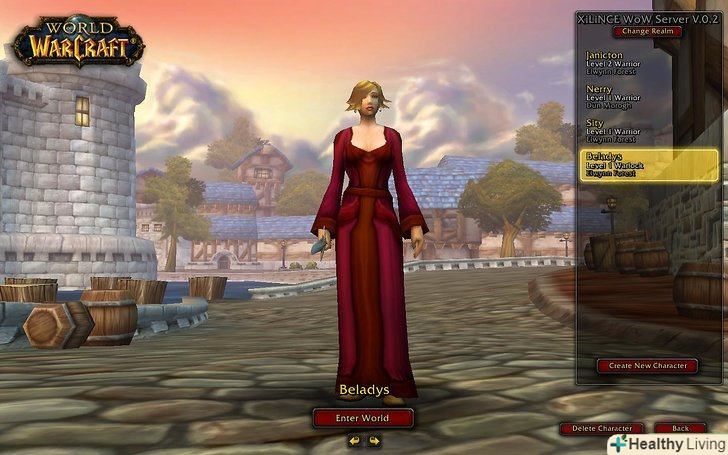Rotate character with the left arrow

355,440
